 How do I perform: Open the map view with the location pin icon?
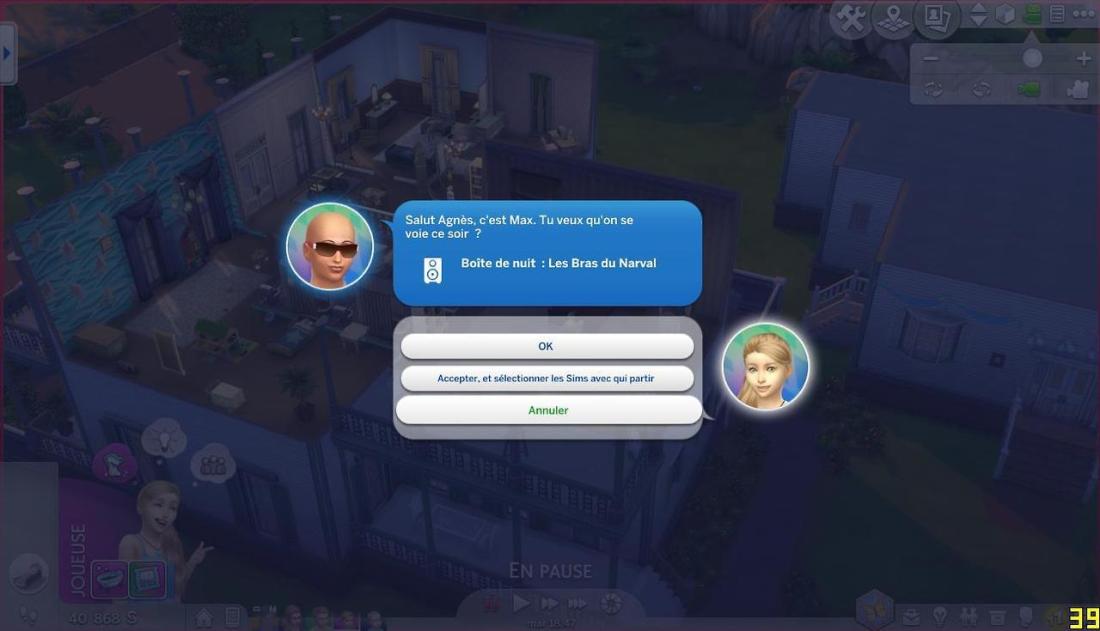[x=893, y=17]
